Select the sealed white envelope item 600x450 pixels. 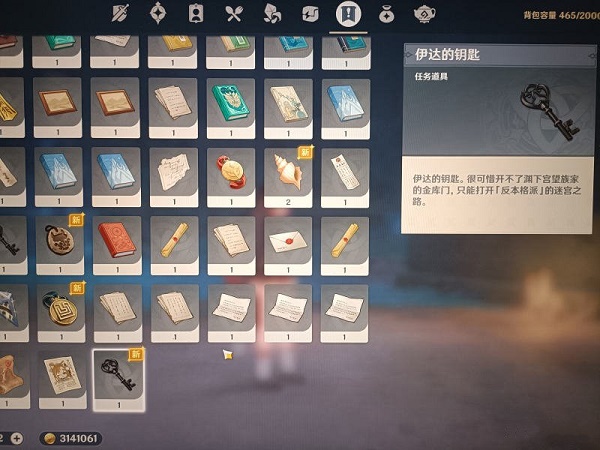[288, 242]
